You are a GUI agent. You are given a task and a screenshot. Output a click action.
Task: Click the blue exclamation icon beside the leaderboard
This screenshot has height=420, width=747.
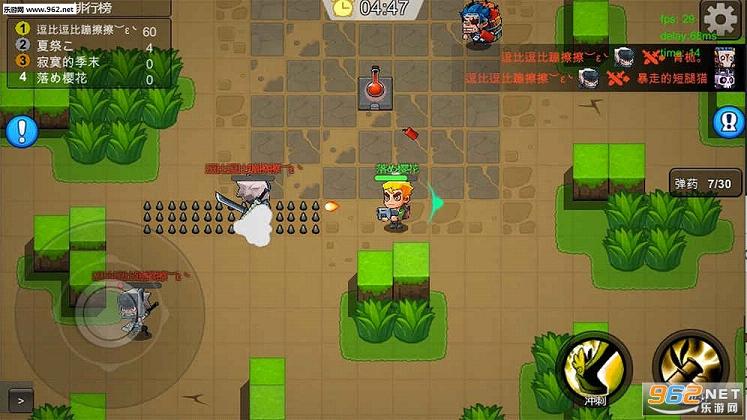20,130
